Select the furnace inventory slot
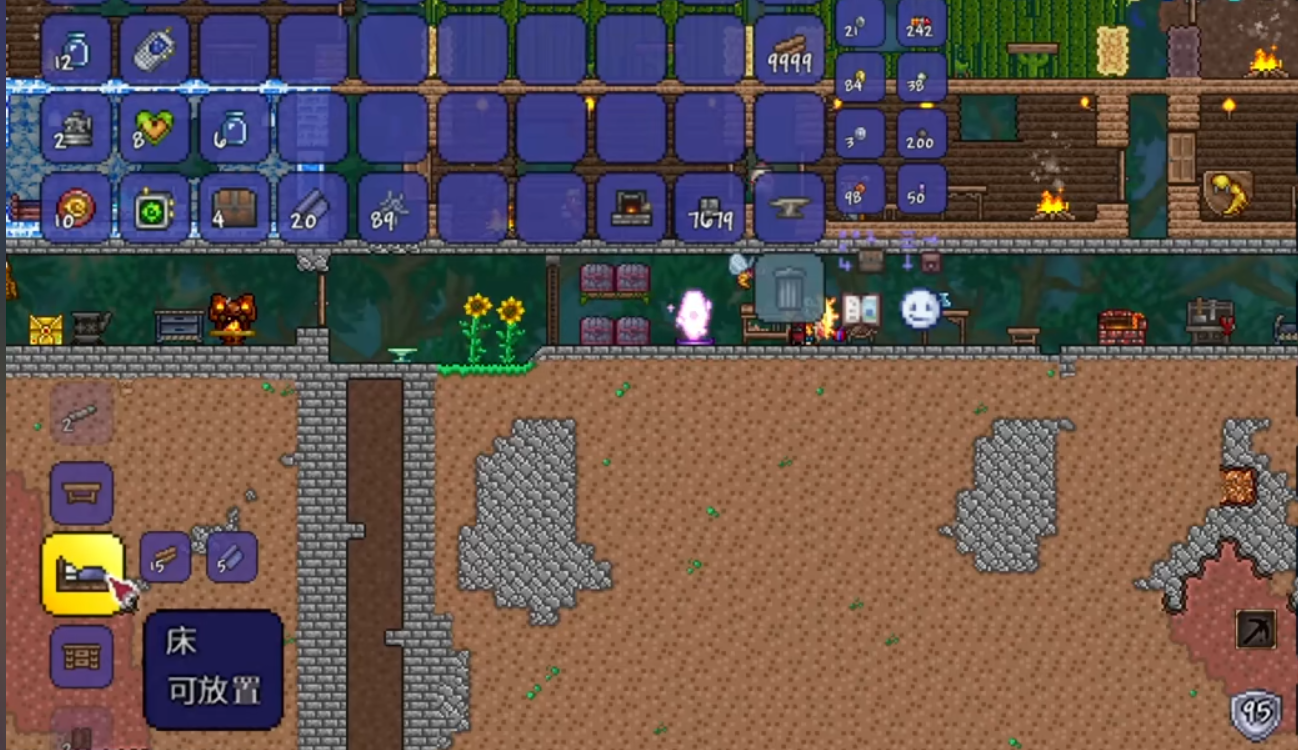The image size is (1298, 750). [x=631, y=208]
